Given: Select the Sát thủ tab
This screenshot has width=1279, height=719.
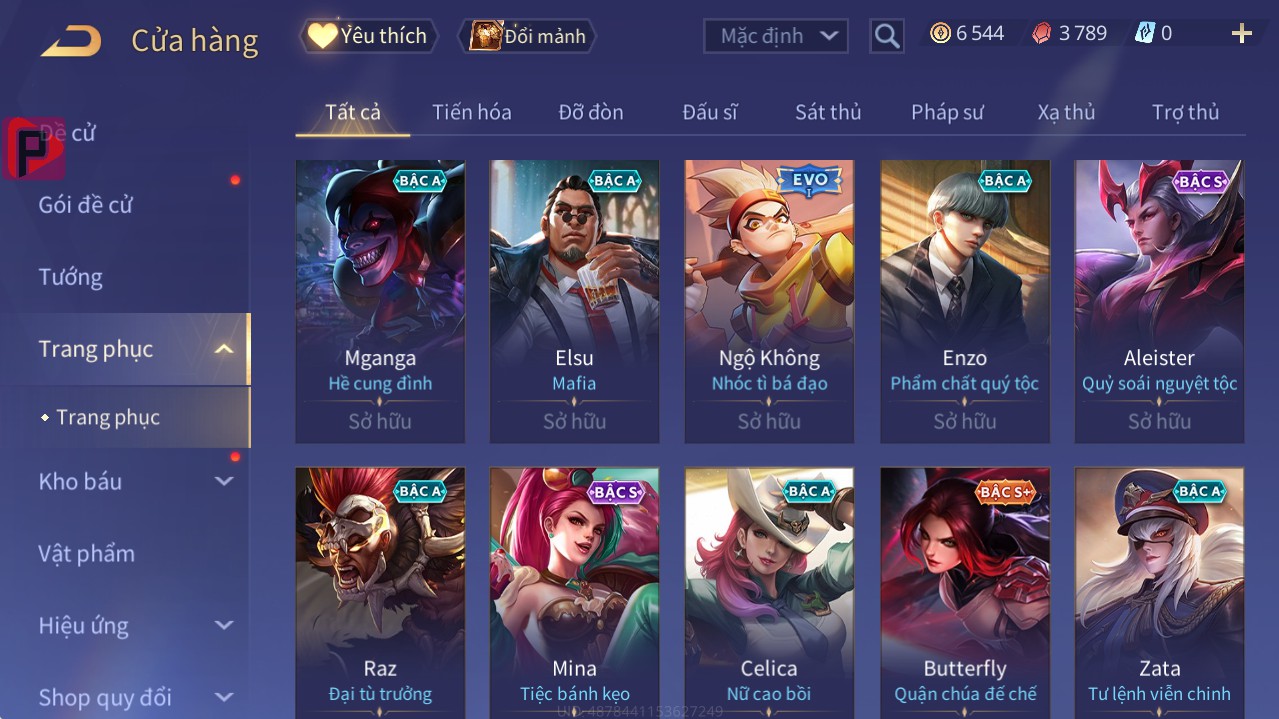Looking at the screenshot, I should click(x=827, y=112).
